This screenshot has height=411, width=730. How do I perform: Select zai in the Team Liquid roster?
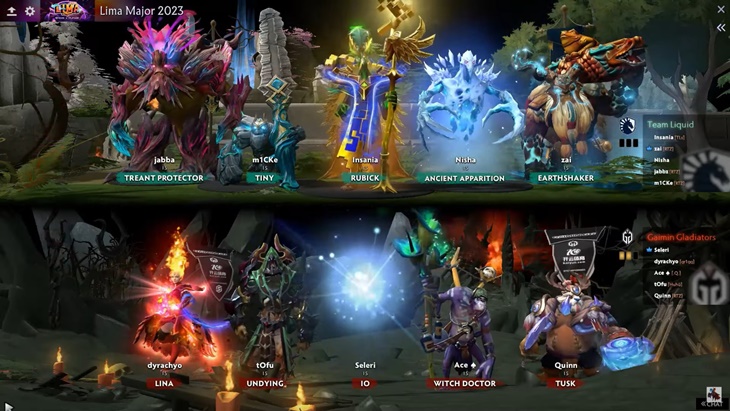tap(659, 148)
